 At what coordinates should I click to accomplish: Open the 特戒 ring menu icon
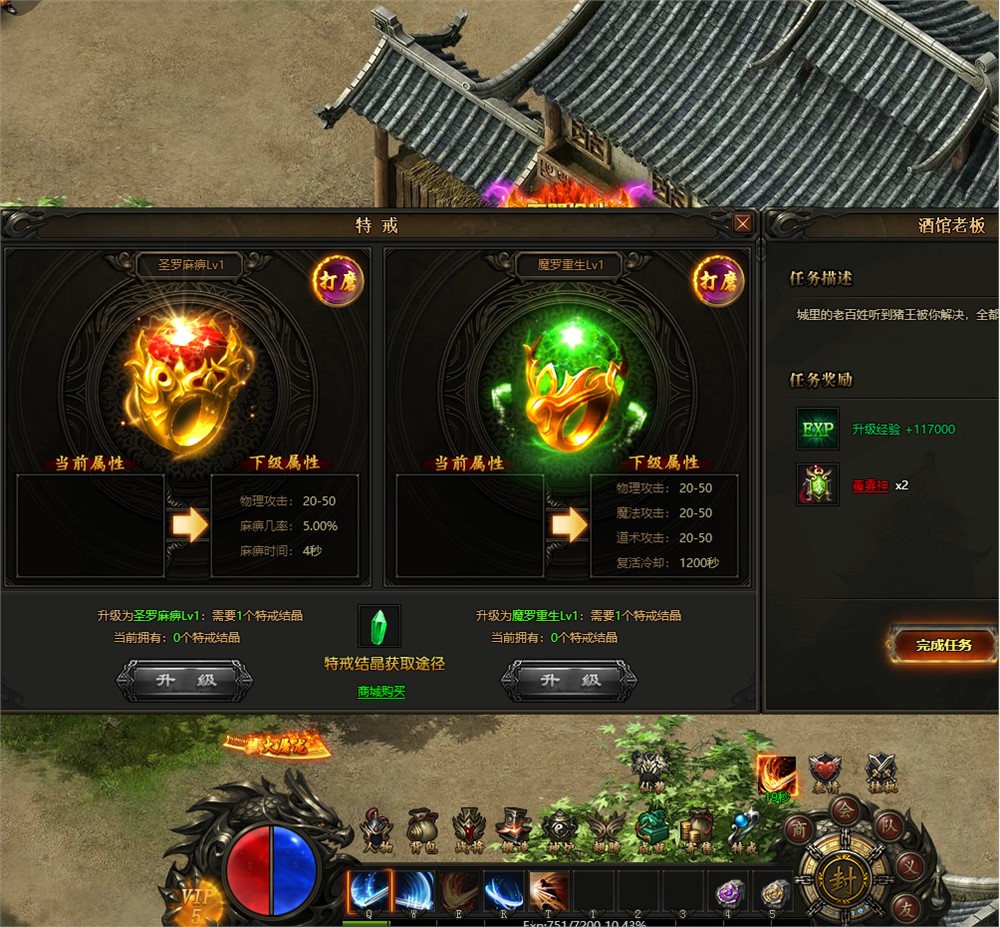click(x=744, y=829)
